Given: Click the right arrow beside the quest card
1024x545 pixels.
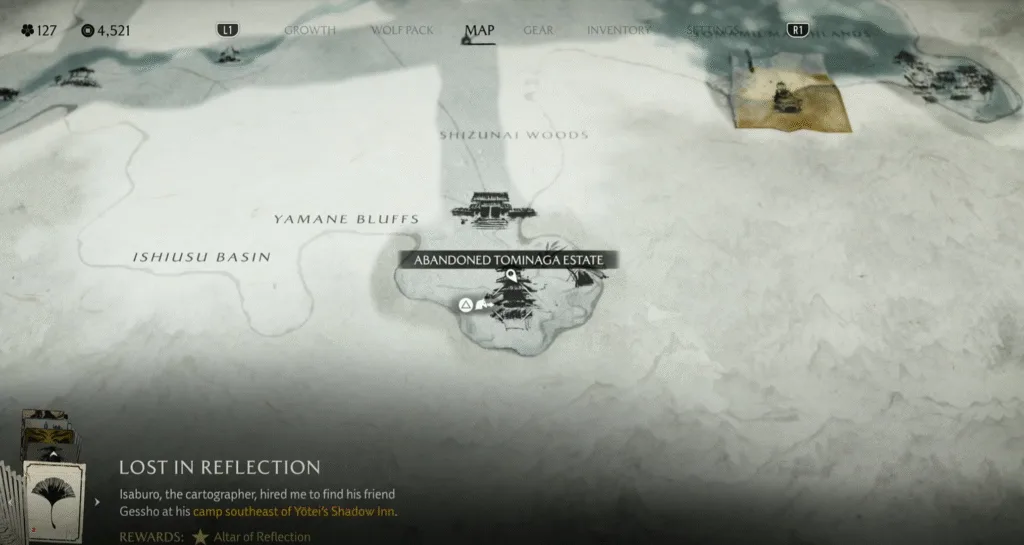Looking at the screenshot, I should pos(97,501).
